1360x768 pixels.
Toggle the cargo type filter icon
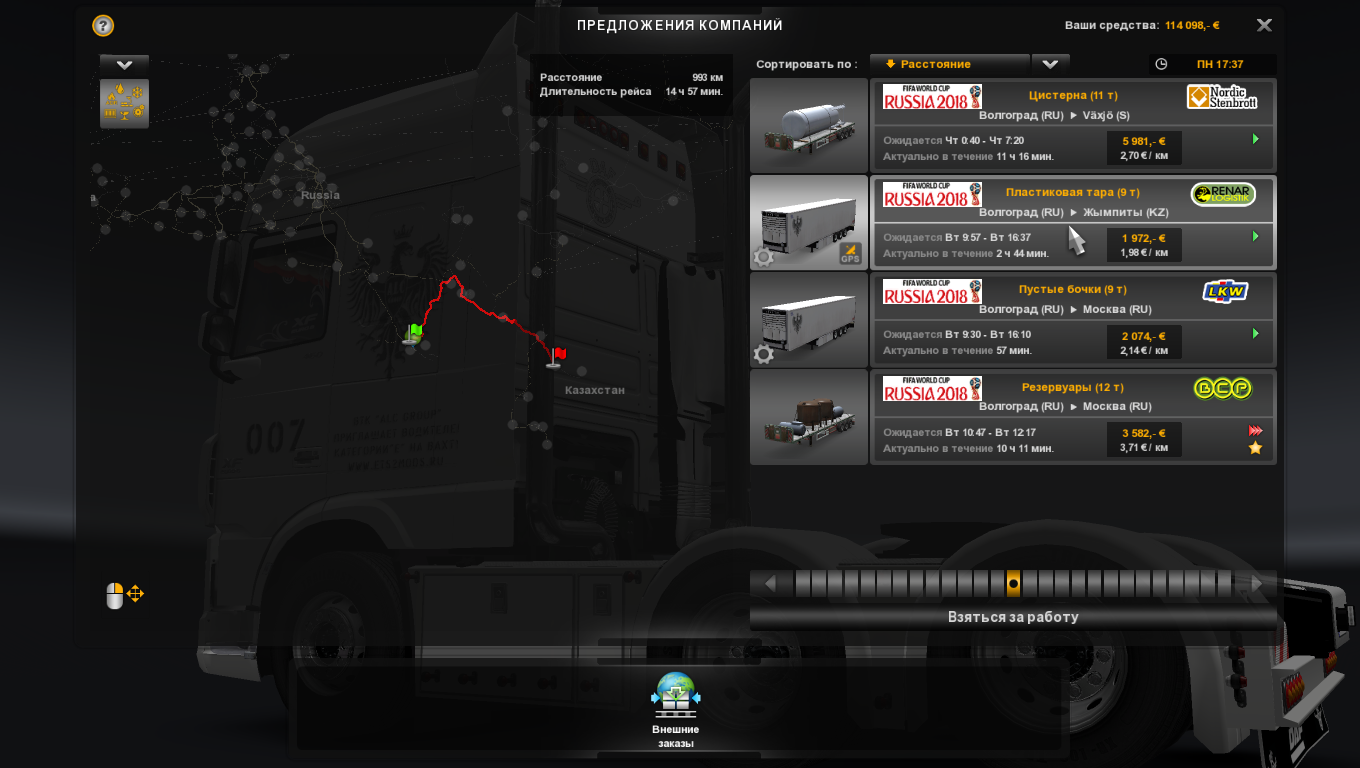(124, 103)
